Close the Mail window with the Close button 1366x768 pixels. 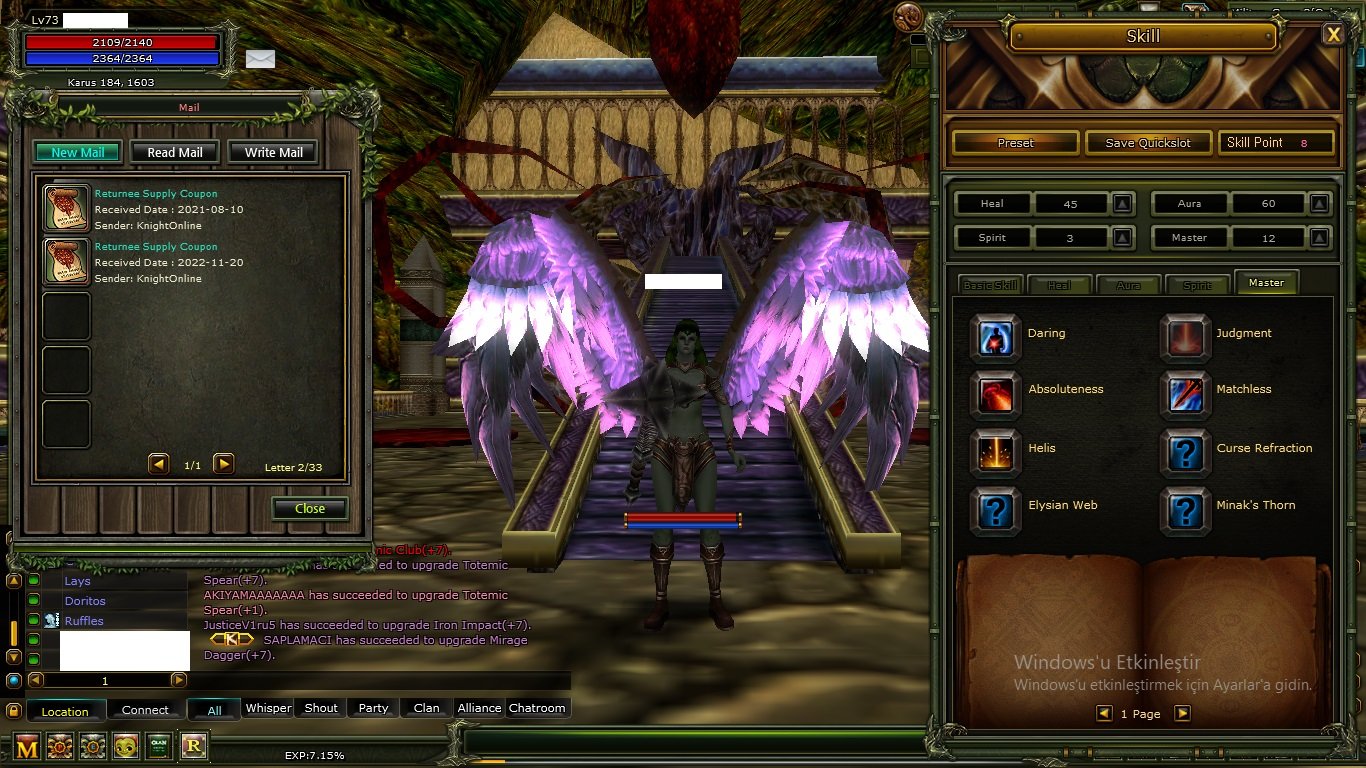pyautogui.click(x=309, y=508)
